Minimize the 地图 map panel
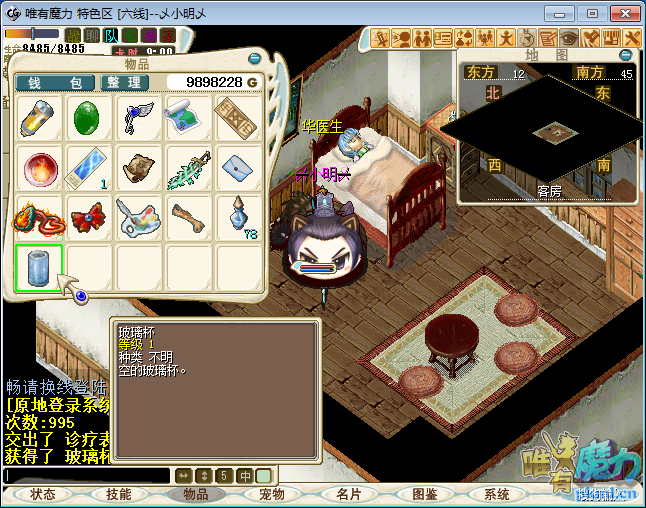Screen dimensions: 646x508 pyautogui.click(x=627, y=55)
